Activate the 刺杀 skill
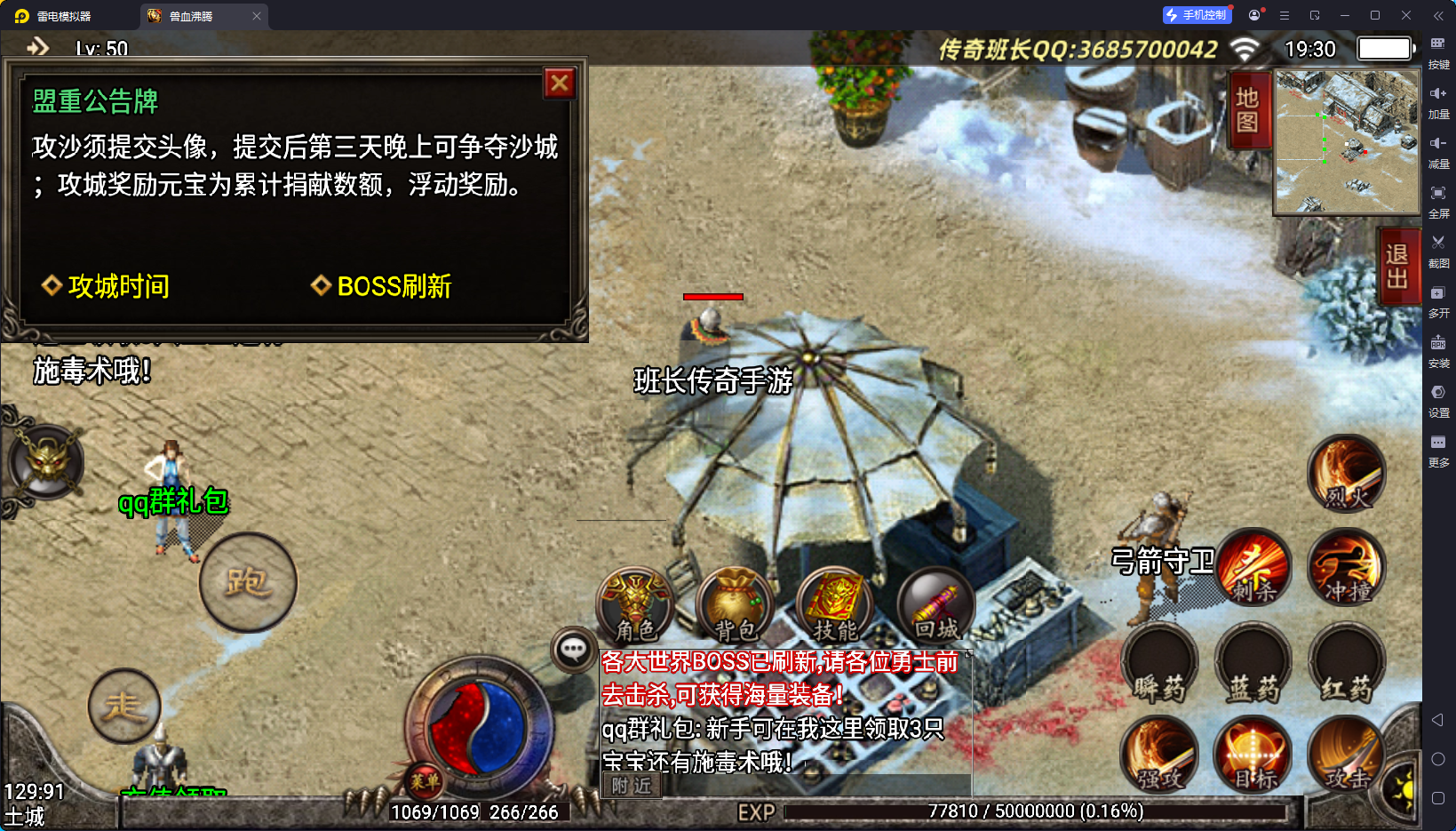Image resolution: width=1456 pixels, height=831 pixels. coord(1253,567)
